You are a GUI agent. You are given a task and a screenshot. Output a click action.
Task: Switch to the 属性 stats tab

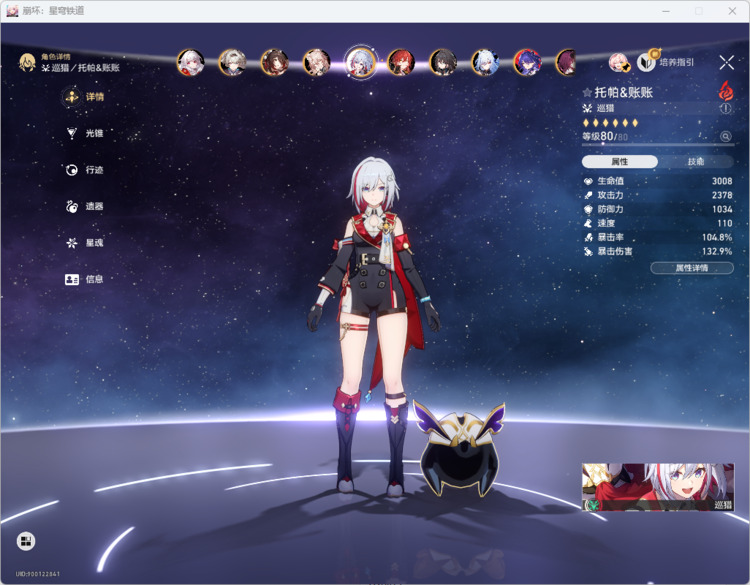(x=620, y=161)
